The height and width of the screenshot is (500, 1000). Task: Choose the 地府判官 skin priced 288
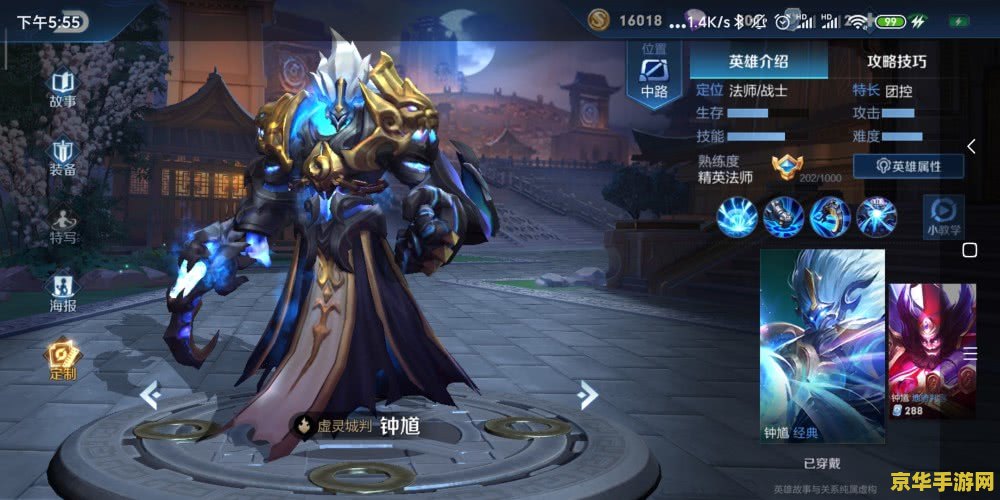[x=931, y=350]
